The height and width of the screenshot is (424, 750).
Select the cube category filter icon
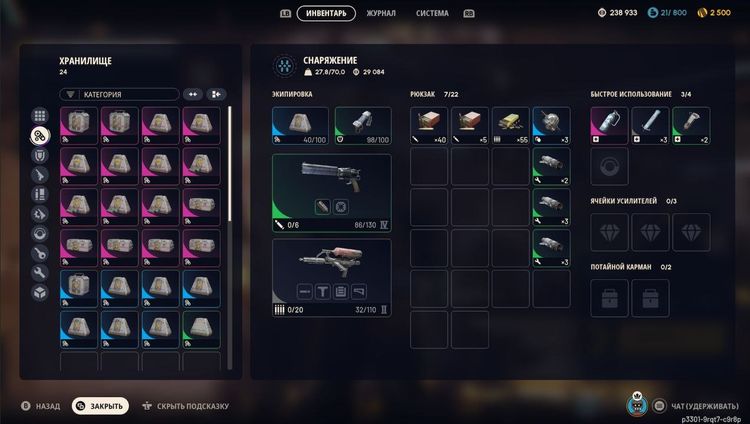pos(40,292)
